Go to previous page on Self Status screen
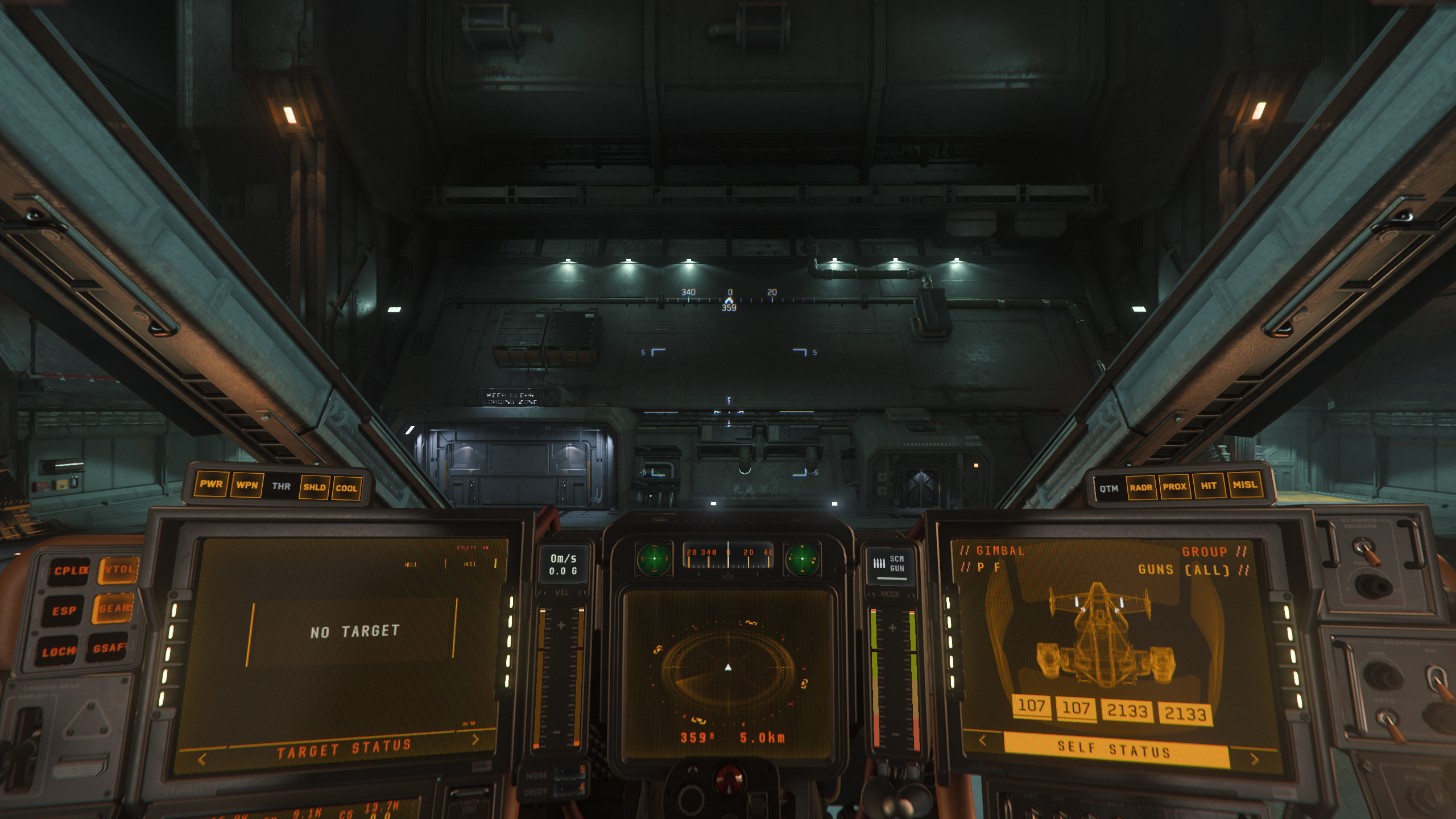 (x=982, y=740)
